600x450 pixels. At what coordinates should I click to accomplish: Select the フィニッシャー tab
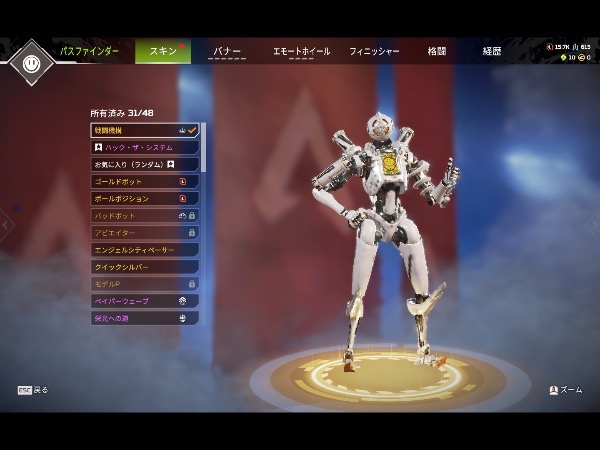(x=374, y=51)
